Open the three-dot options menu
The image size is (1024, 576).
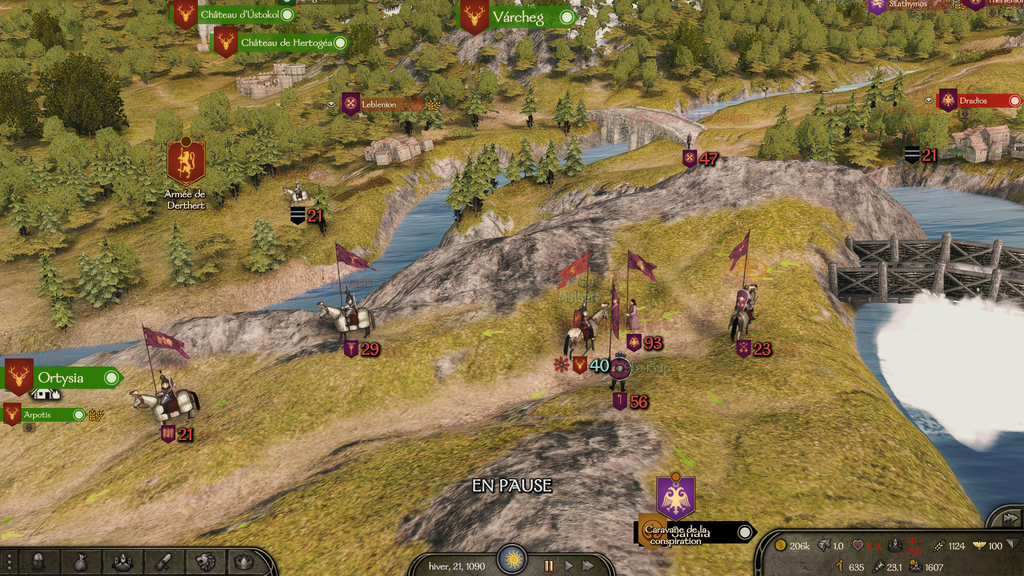click(8, 562)
